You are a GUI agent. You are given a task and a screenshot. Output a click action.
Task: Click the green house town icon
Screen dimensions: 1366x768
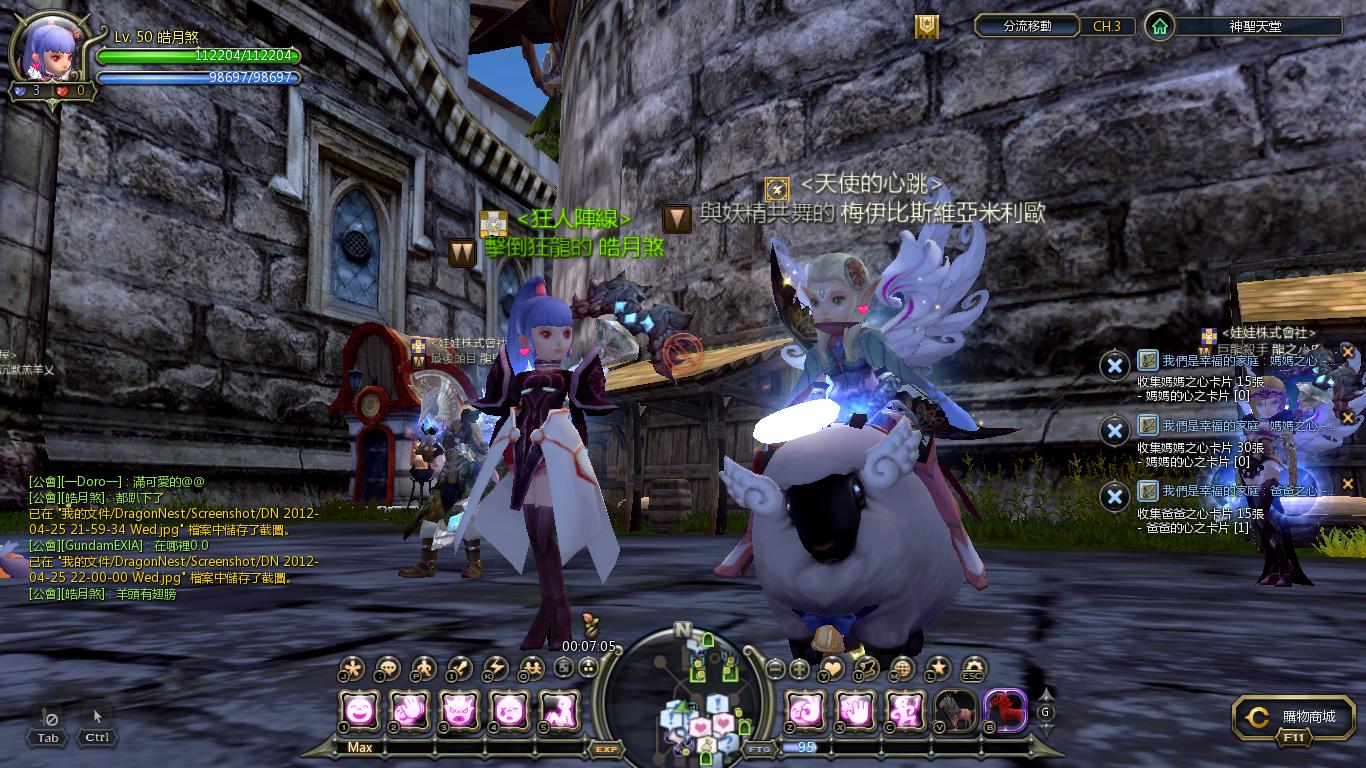[1159, 26]
